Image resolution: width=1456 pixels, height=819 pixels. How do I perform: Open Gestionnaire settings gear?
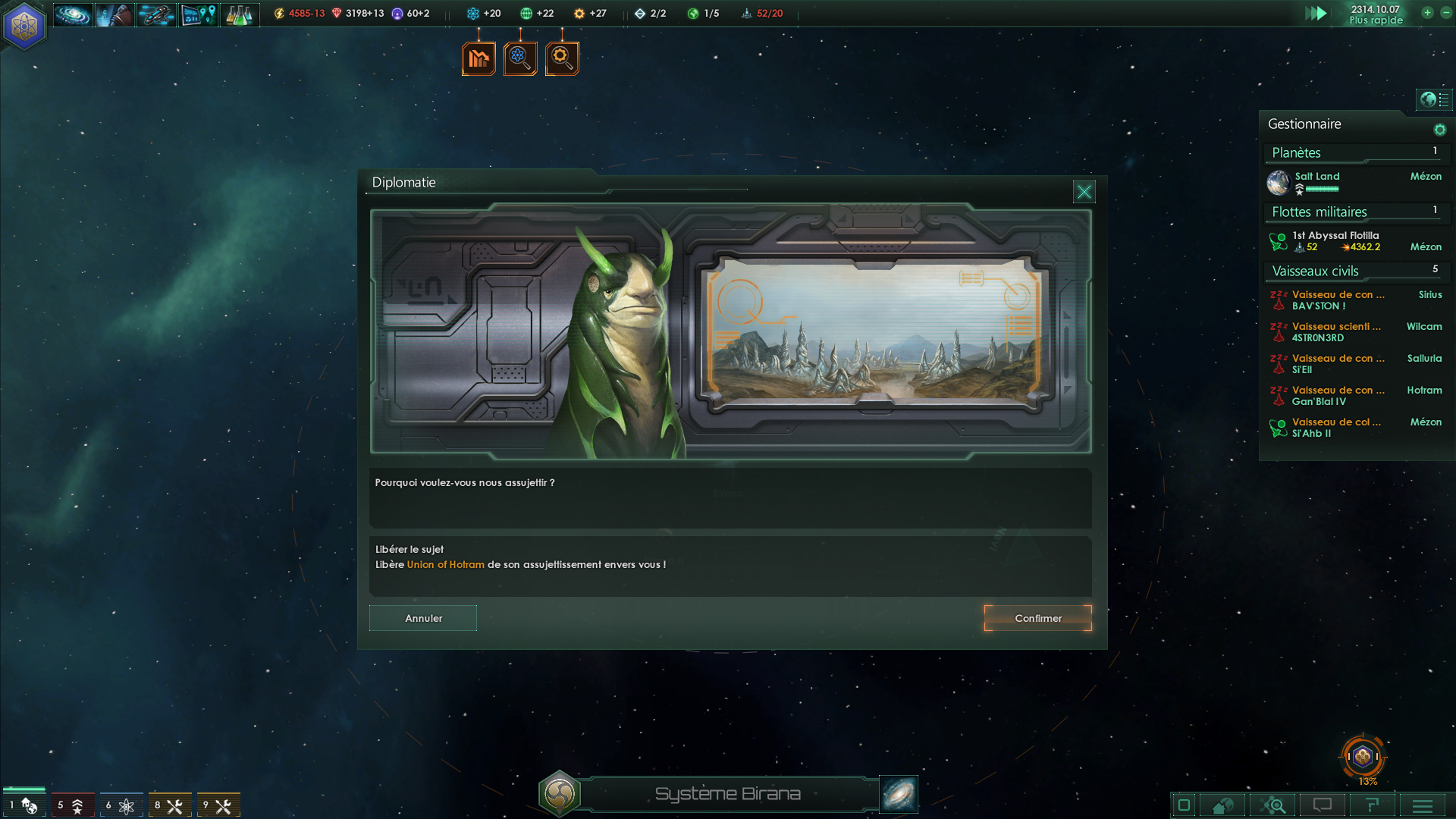tap(1439, 130)
